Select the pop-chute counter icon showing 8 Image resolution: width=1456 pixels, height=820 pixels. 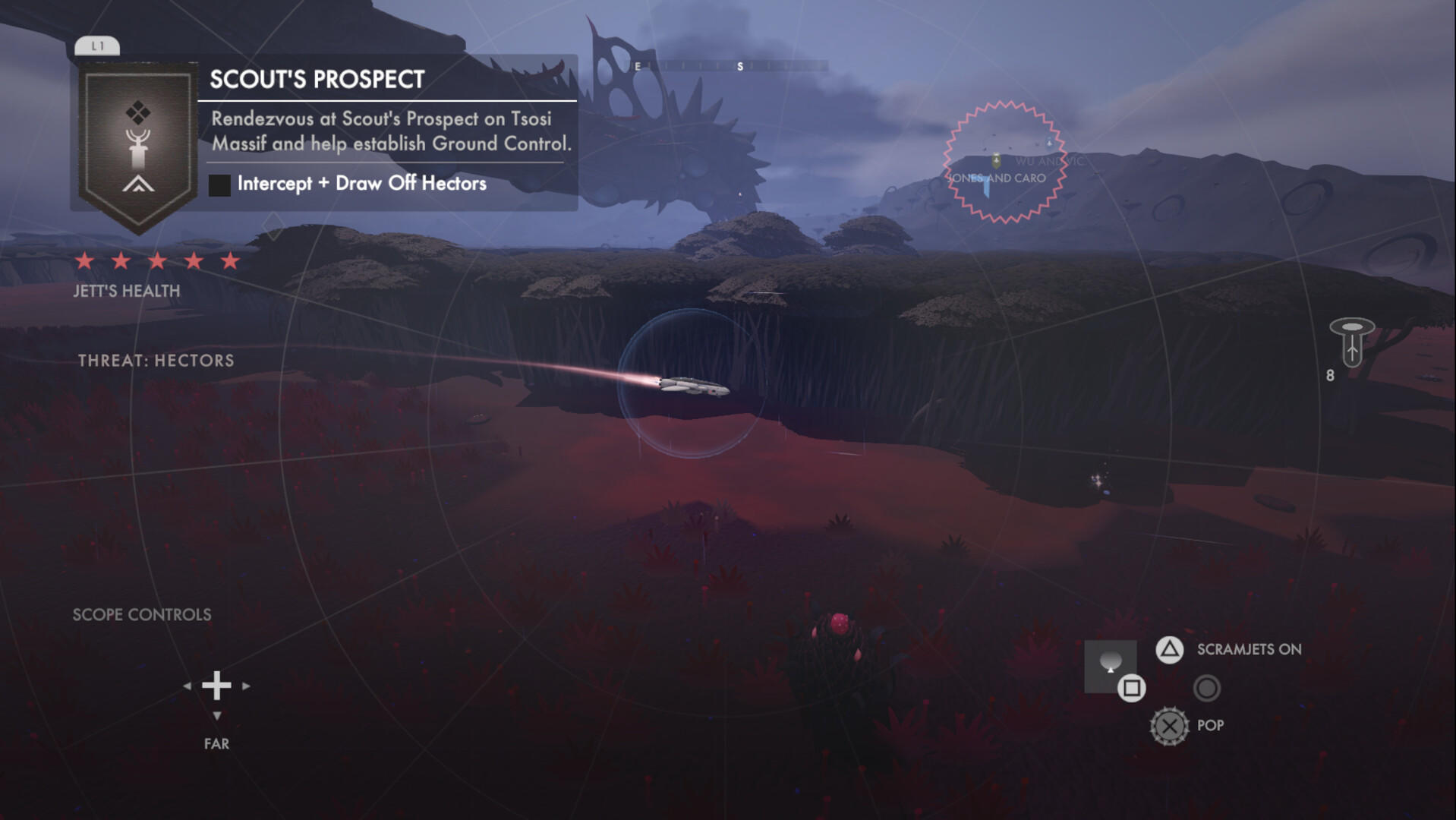point(1354,342)
